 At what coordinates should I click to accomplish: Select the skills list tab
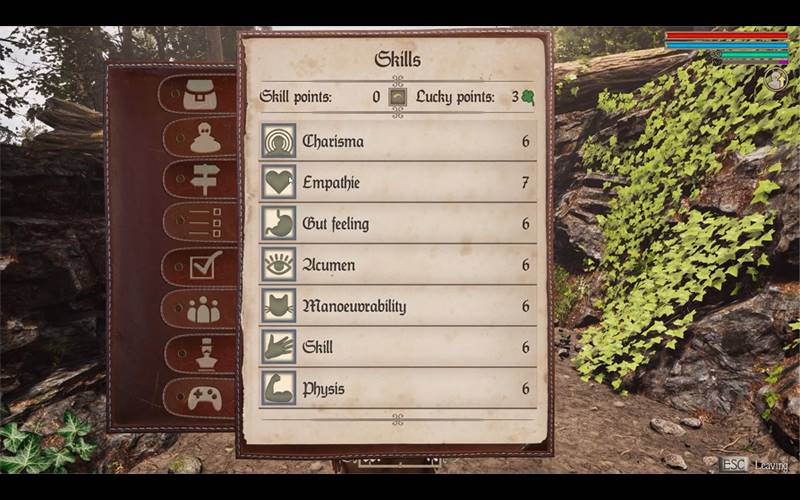pos(204,222)
